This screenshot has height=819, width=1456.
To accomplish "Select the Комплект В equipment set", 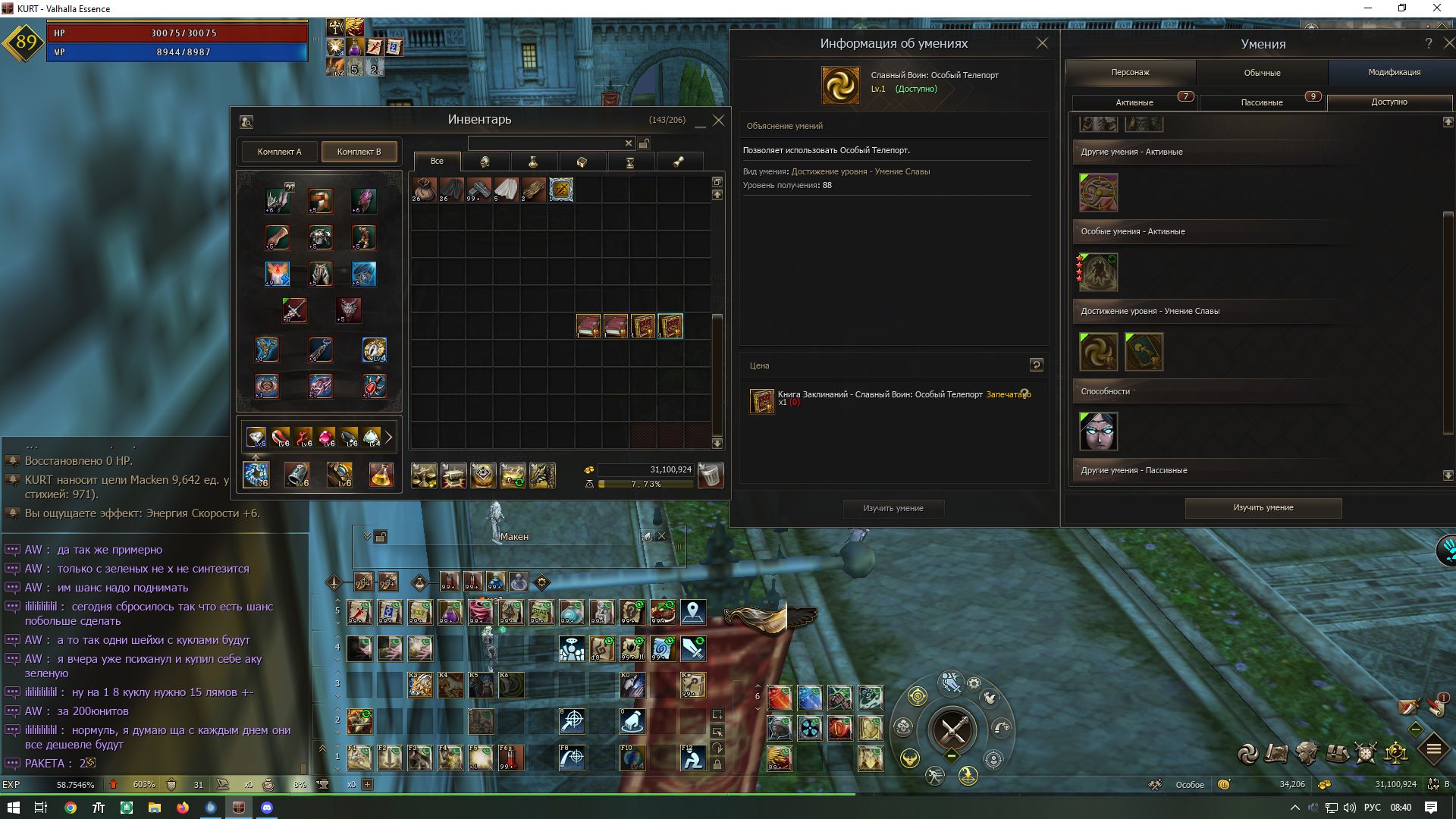I will (x=359, y=152).
